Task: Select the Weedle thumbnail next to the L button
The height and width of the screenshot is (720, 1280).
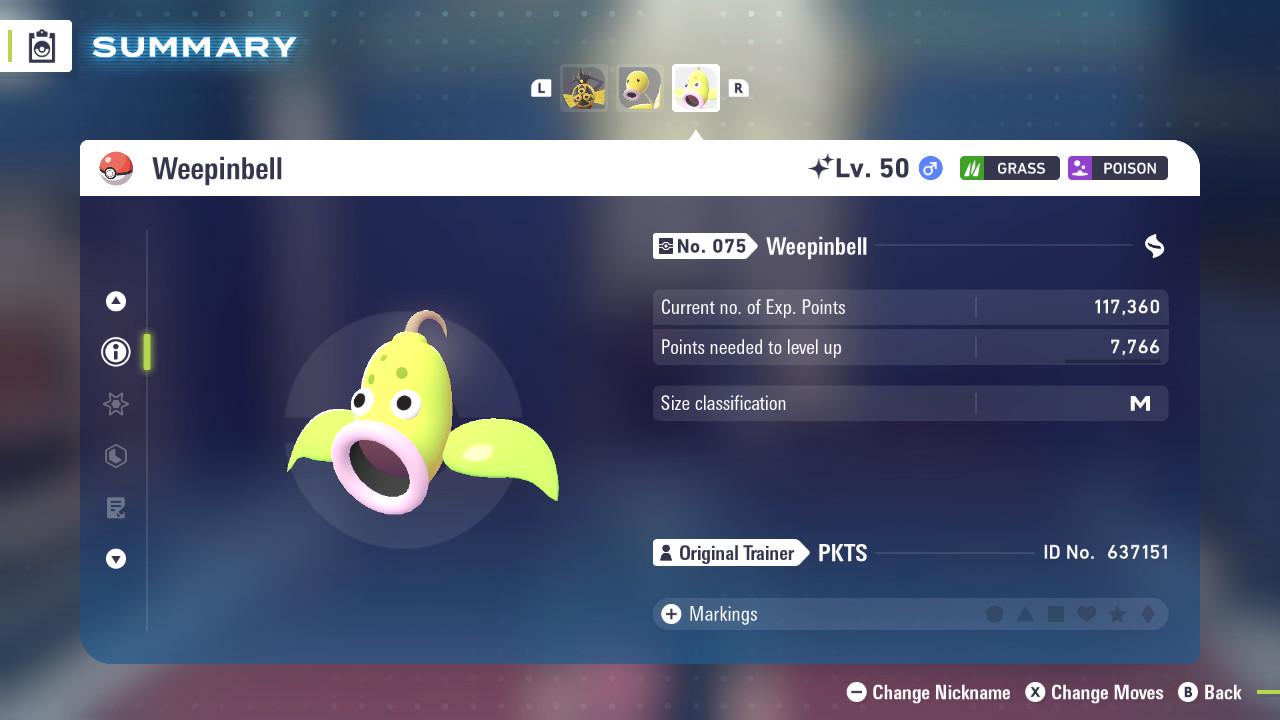Action: [585, 87]
